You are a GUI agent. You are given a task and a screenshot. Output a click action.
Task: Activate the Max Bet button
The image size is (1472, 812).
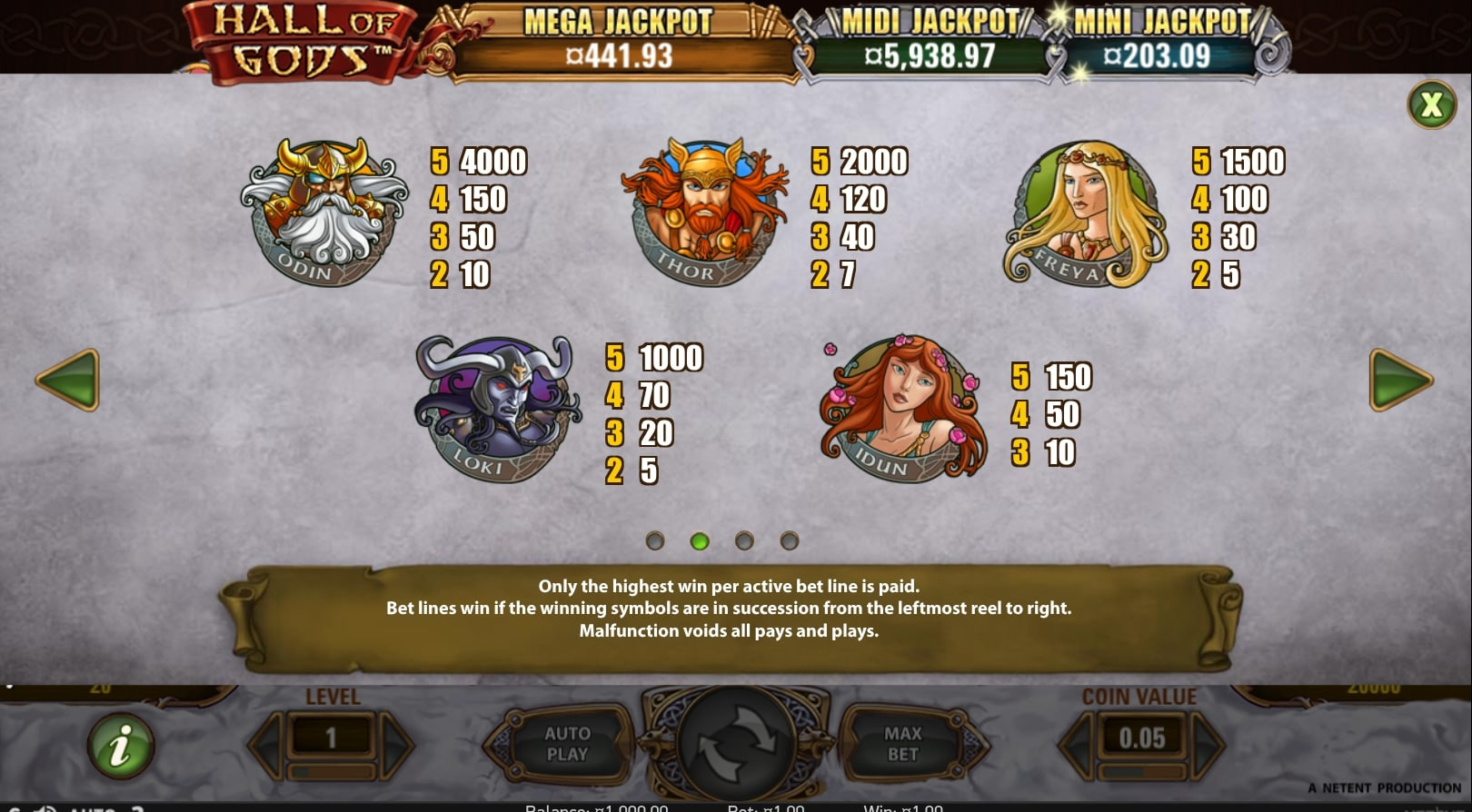[x=902, y=744]
